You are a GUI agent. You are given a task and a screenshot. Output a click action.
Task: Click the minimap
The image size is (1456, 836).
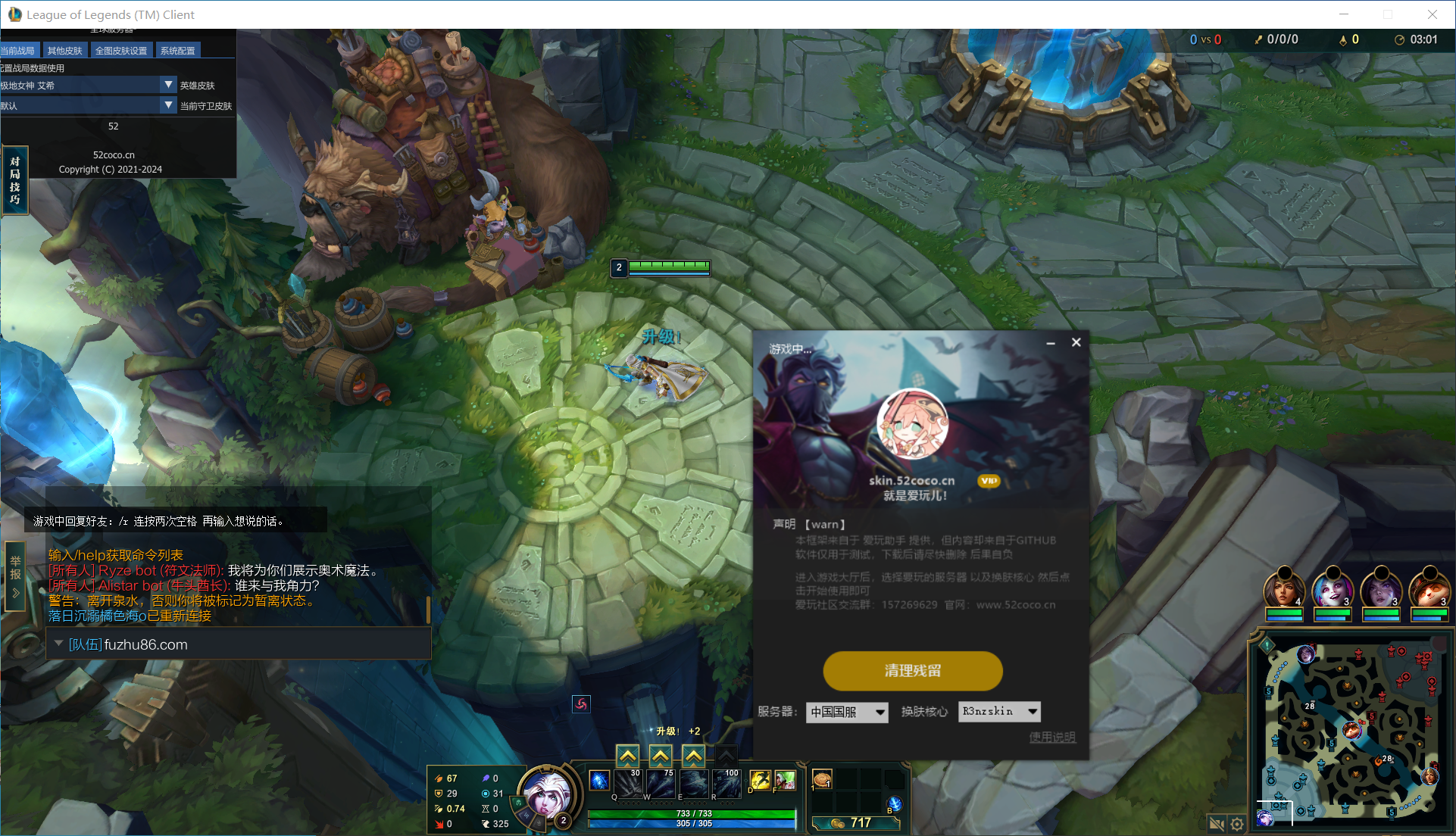(x=1351, y=732)
